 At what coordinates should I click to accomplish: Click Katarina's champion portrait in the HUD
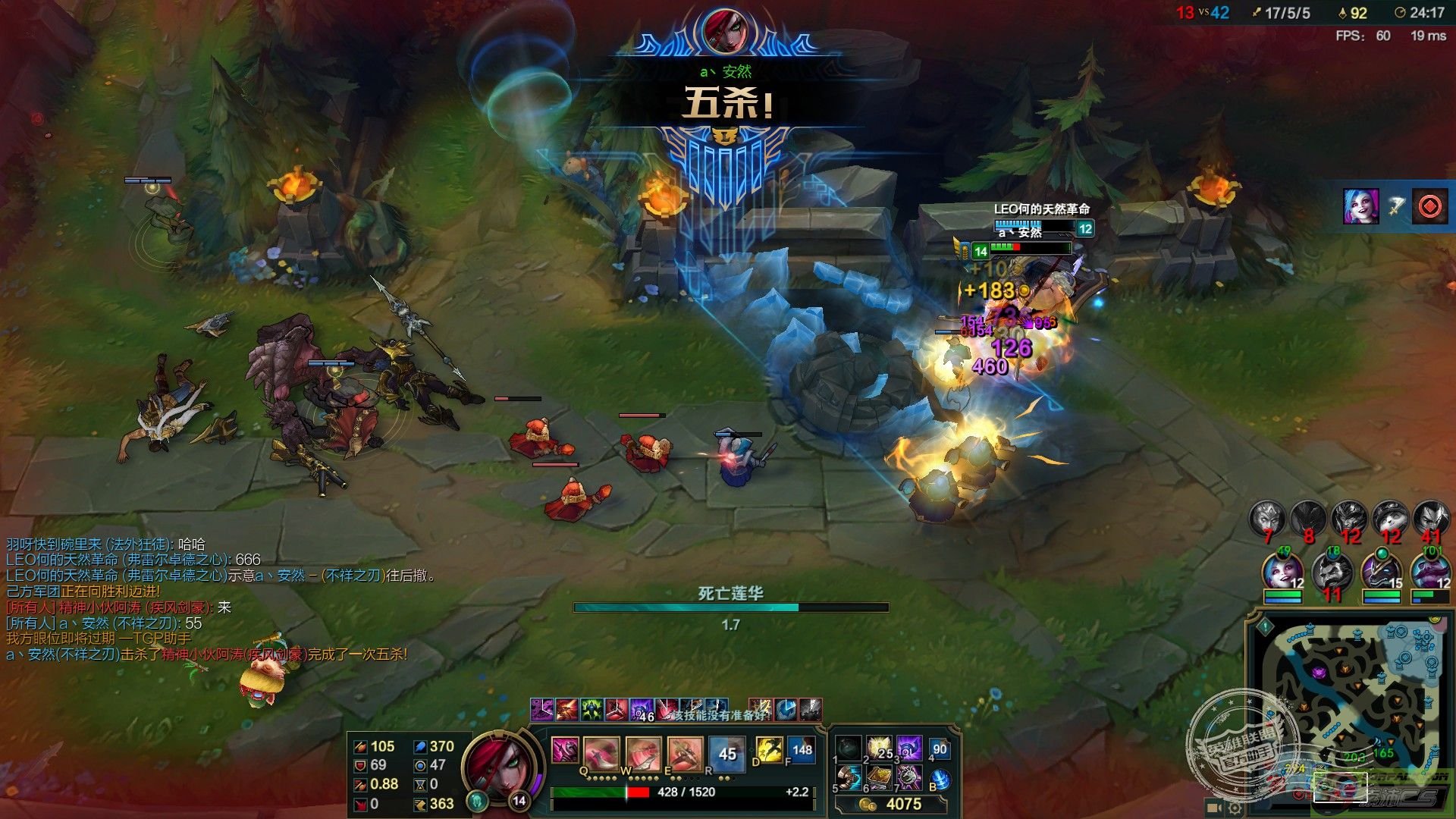494,767
